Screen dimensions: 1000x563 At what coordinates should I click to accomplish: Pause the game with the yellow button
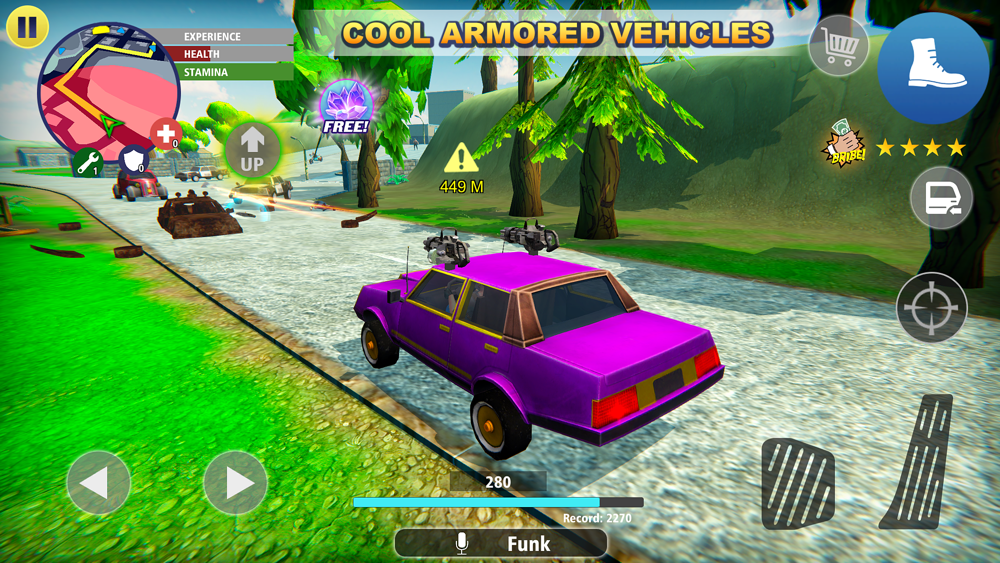tap(27, 27)
